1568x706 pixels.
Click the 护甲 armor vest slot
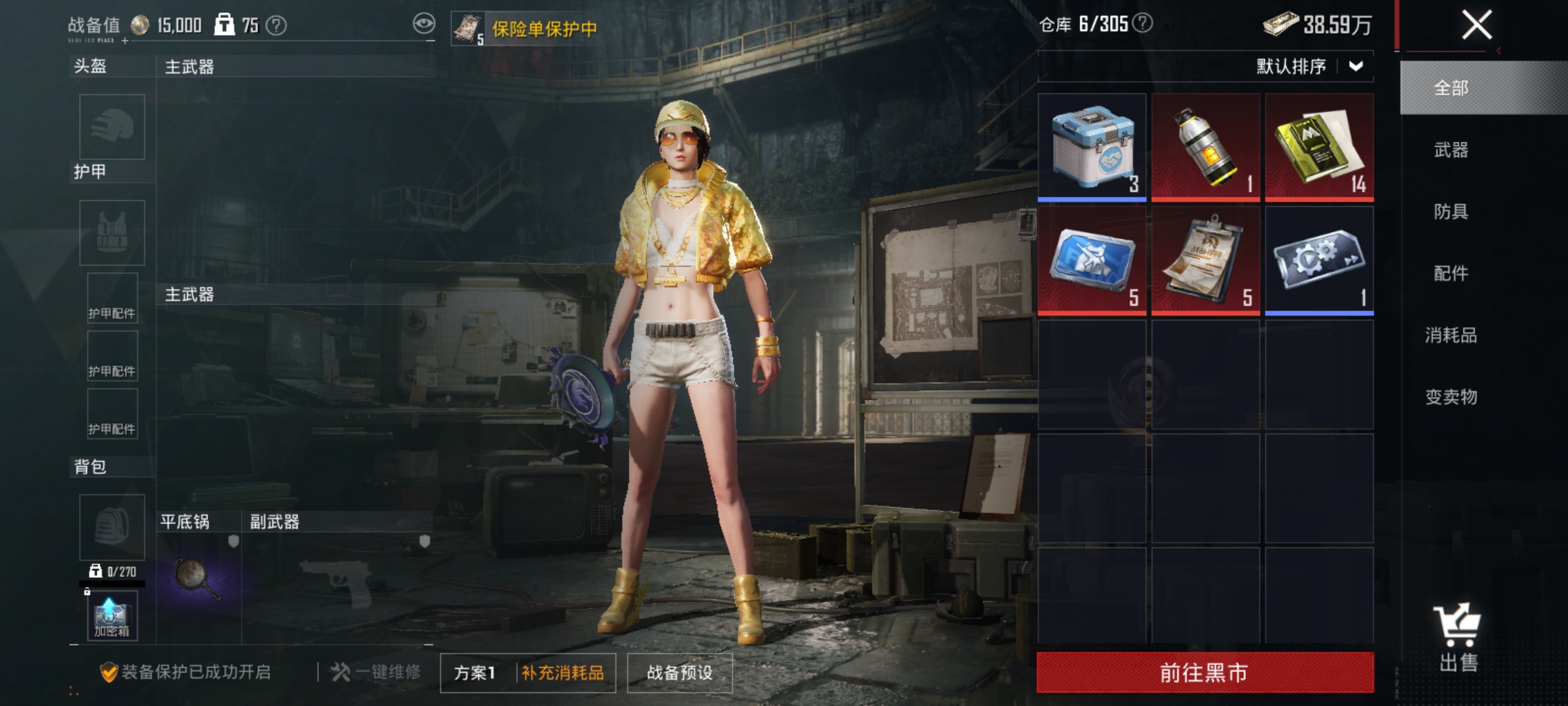click(x=111, y=232)
